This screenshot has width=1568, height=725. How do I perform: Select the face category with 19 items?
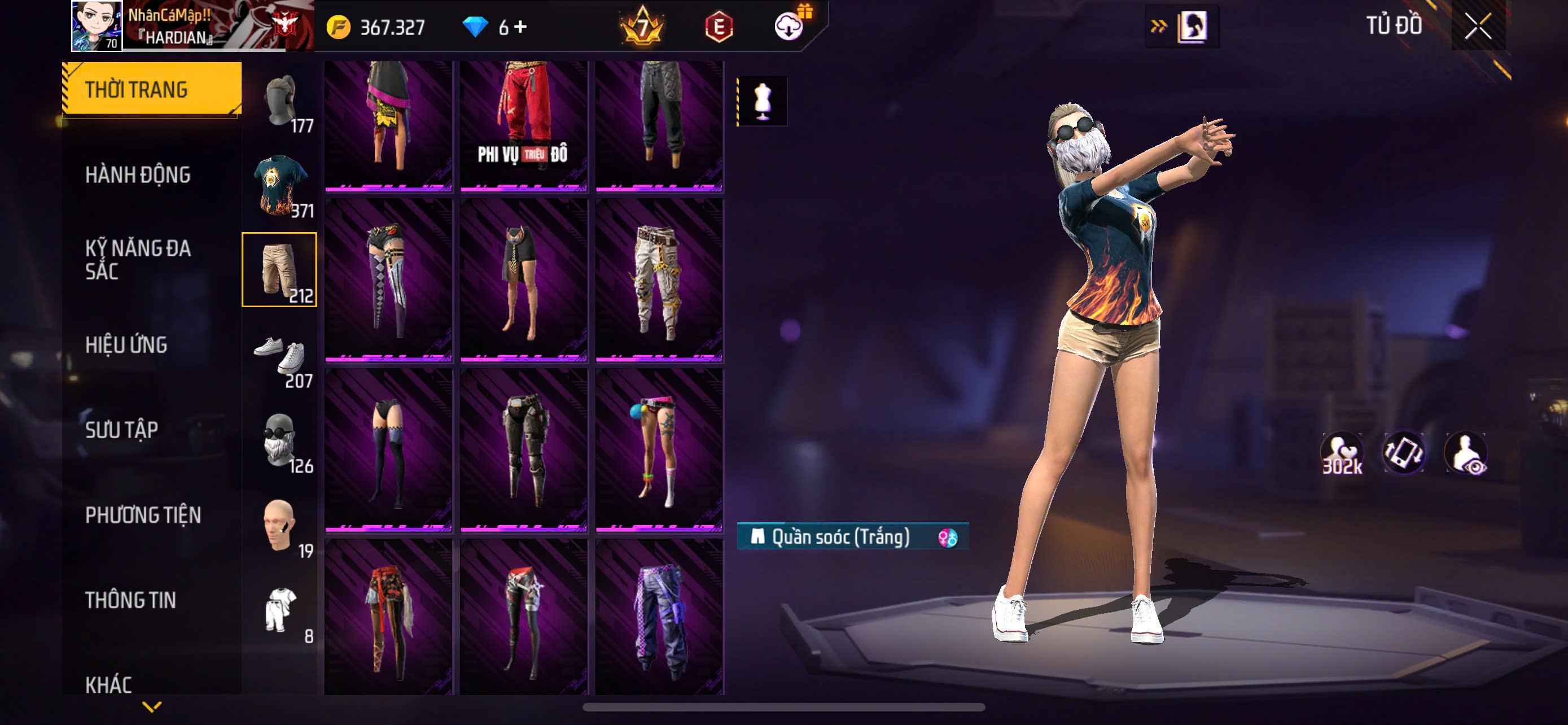pos(281,526)
